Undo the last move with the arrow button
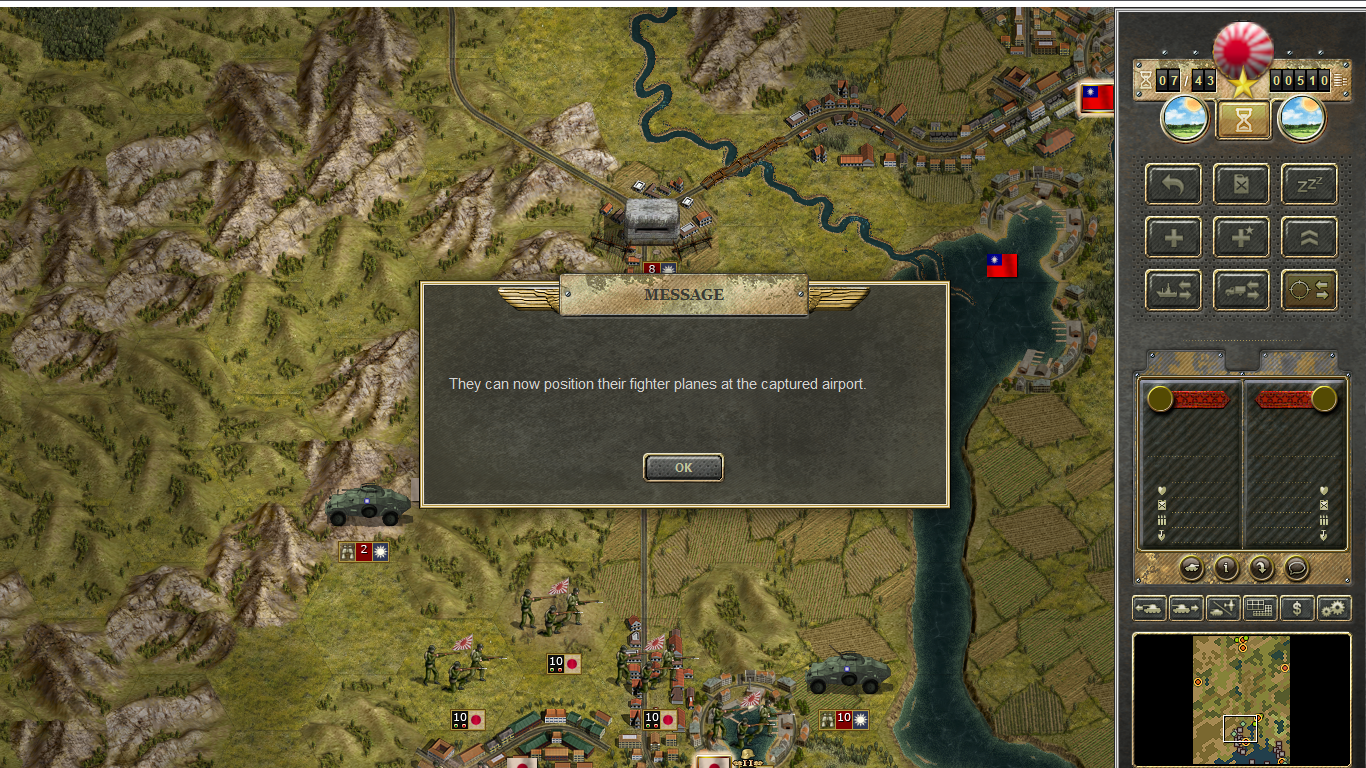Image resolution: width=1366 pixels, height=768 pixels. (x=1173, y=184)
